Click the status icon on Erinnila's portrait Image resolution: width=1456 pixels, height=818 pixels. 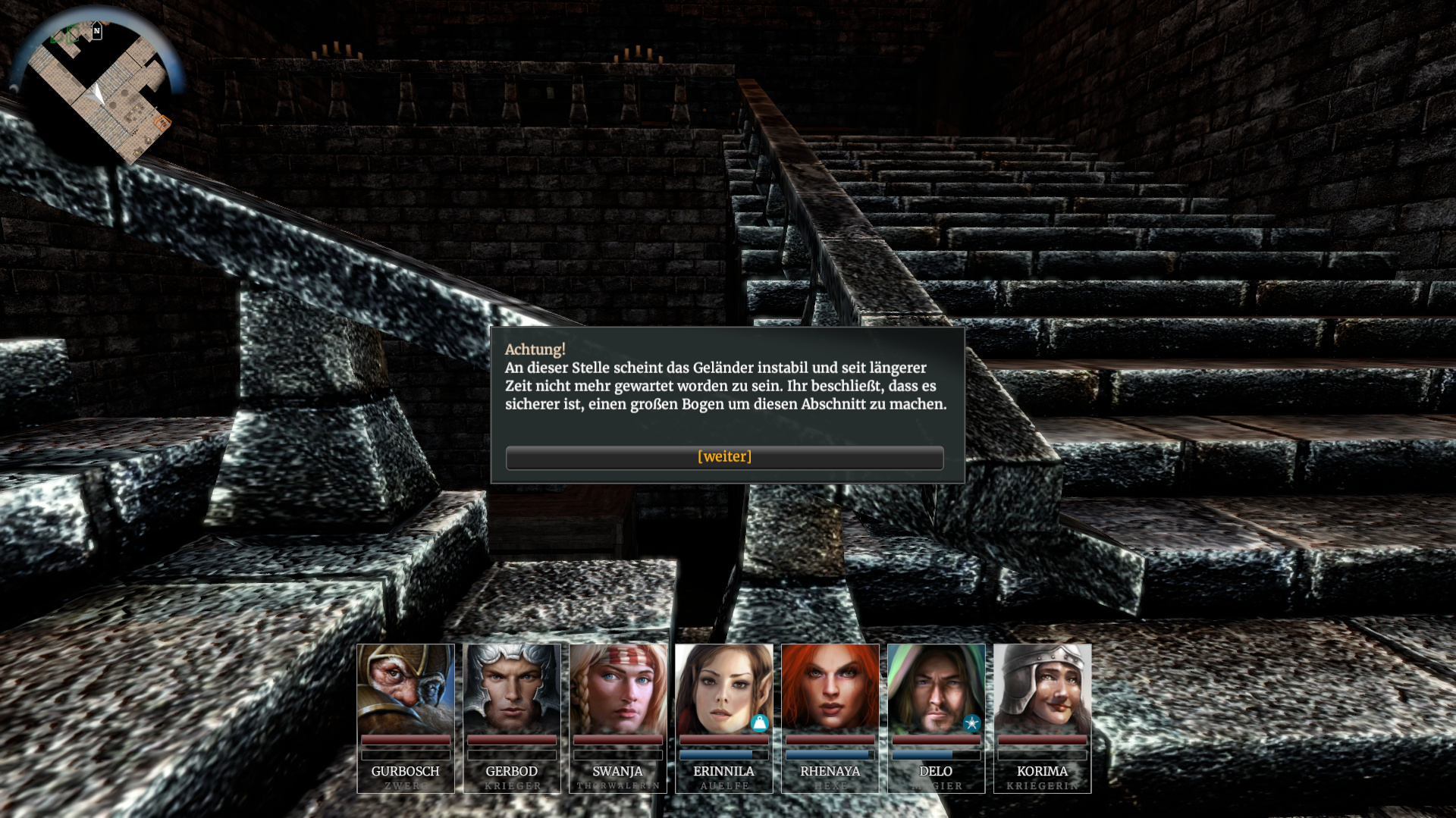tap(759, 723)
